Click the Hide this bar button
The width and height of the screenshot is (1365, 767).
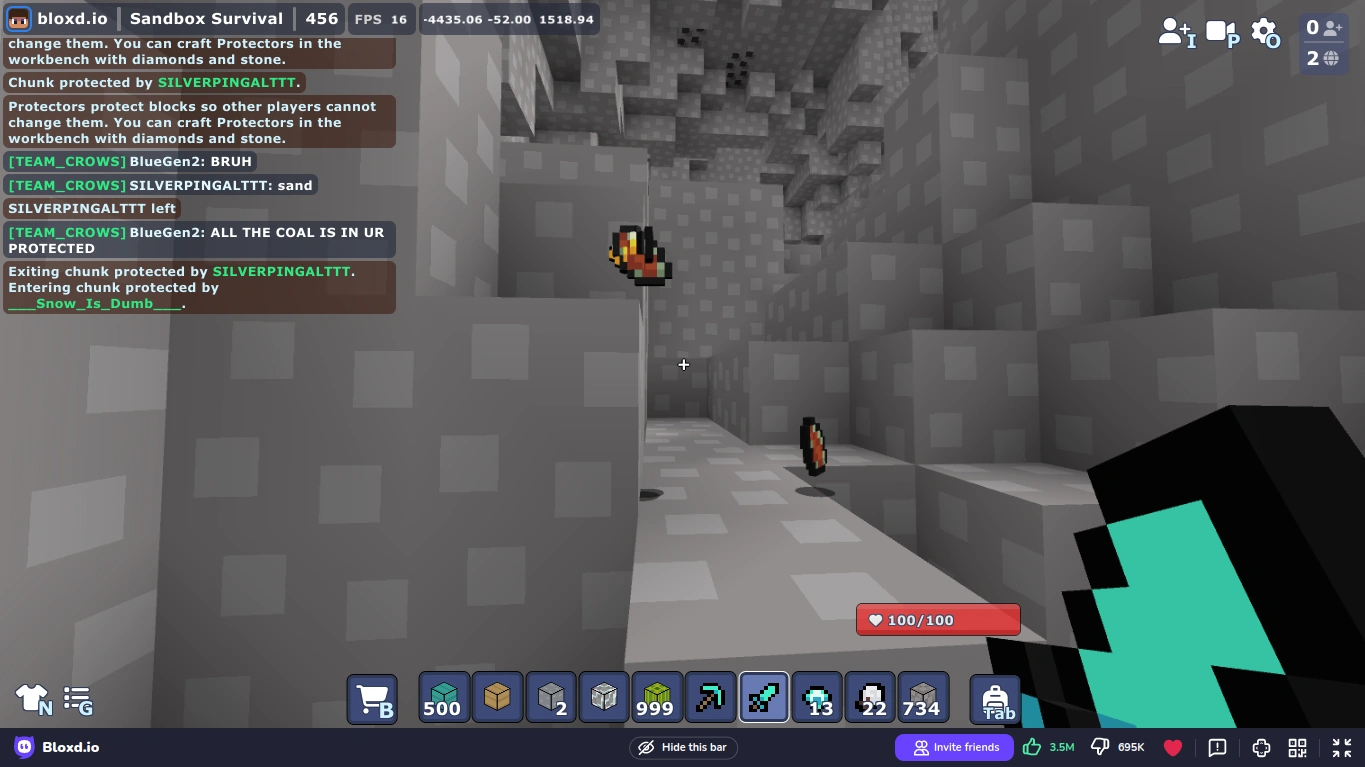click(x=683, y=747)
